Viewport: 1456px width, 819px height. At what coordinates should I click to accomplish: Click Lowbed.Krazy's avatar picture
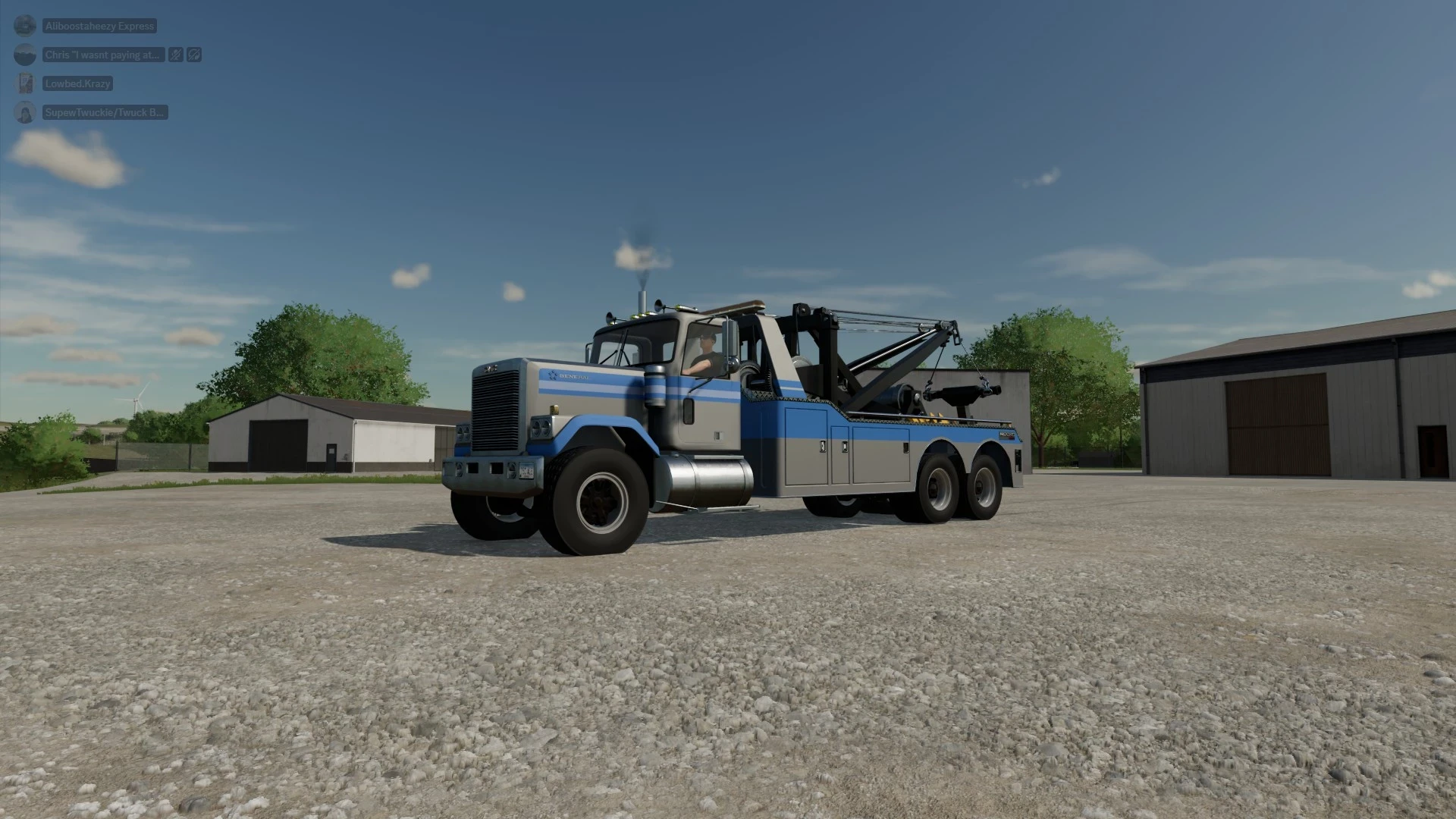pos(25,83)
